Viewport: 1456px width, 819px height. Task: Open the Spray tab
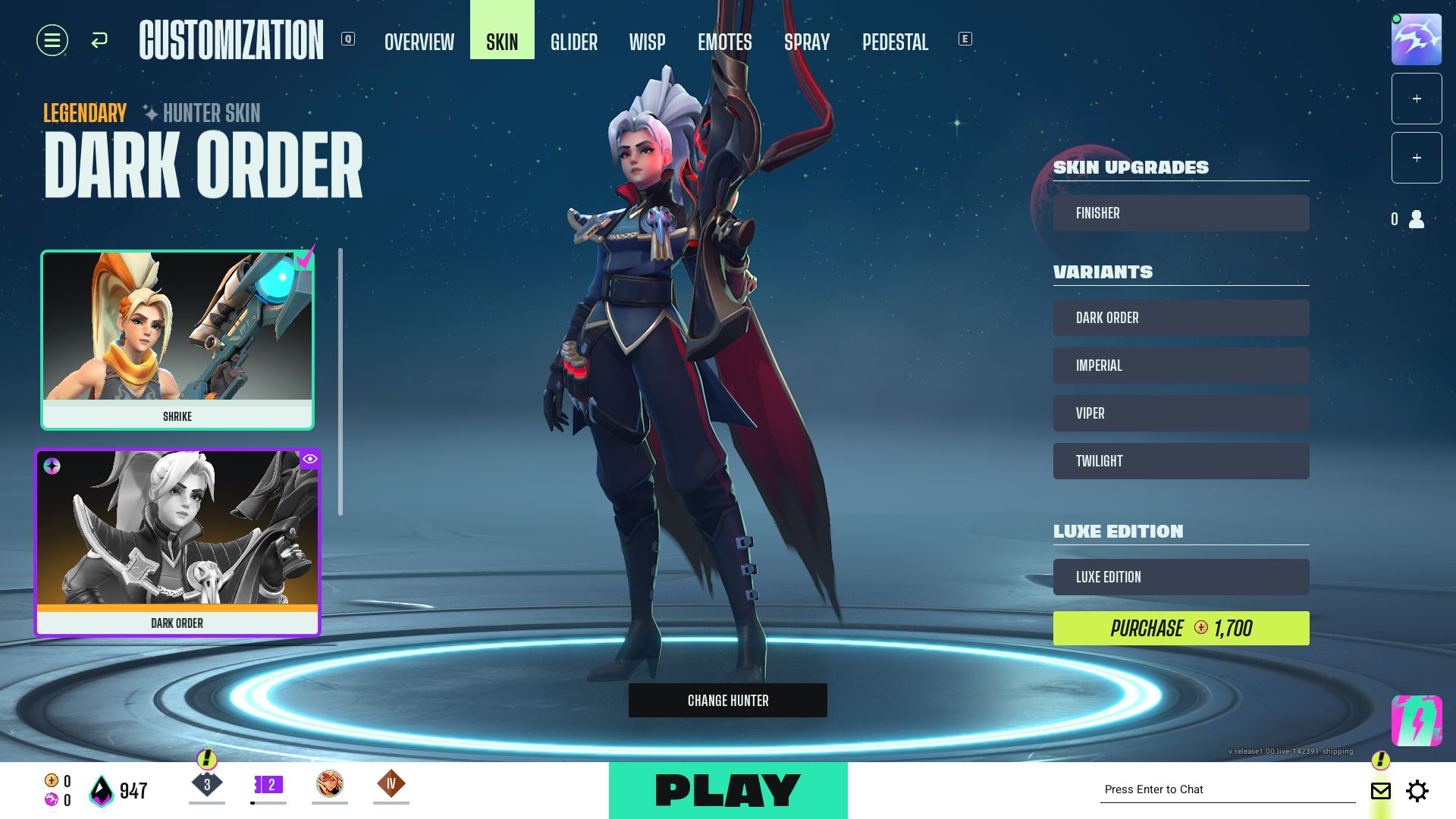[x=807, y=42]
